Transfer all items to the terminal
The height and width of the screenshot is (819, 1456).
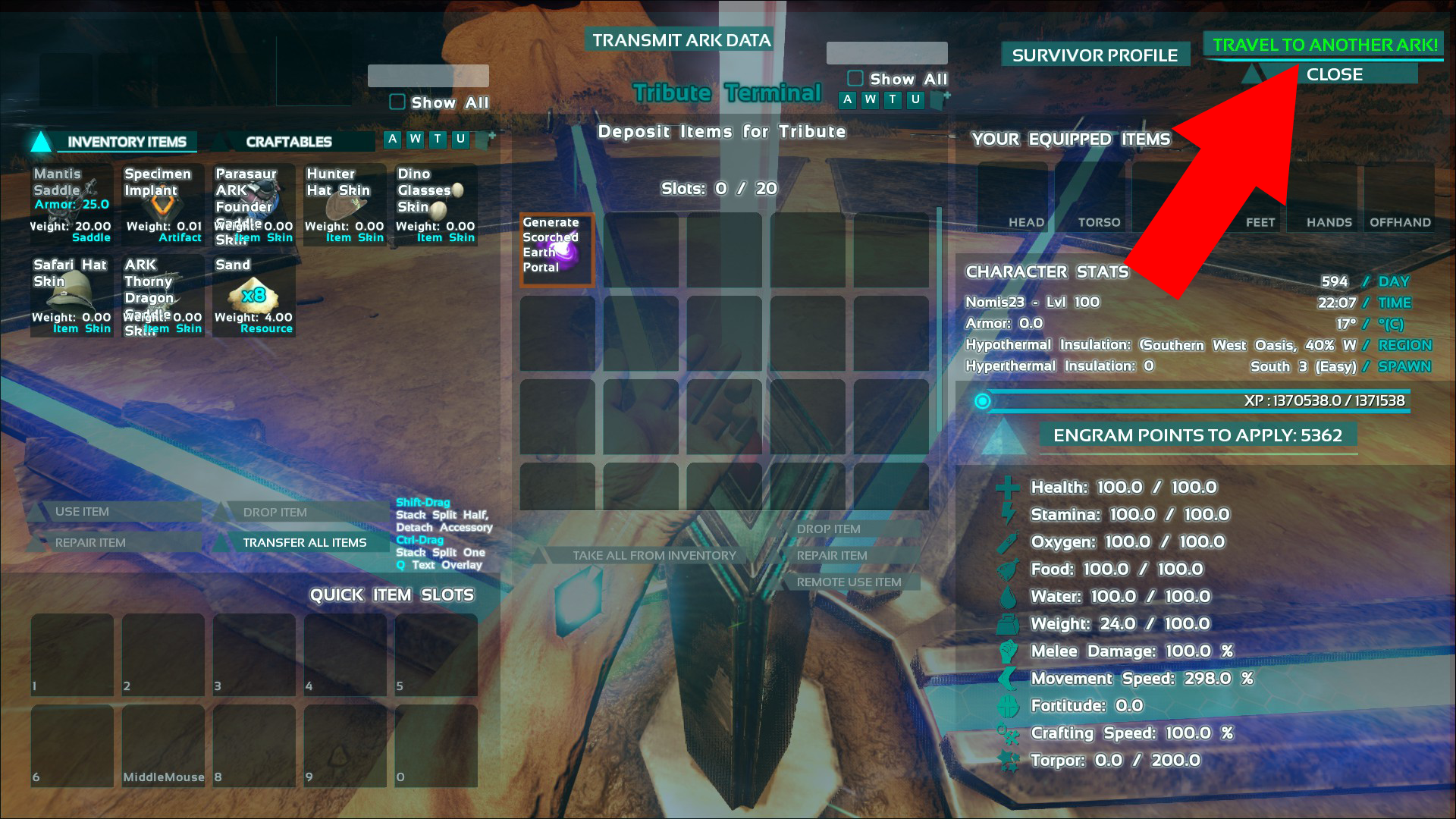[304, 542]
